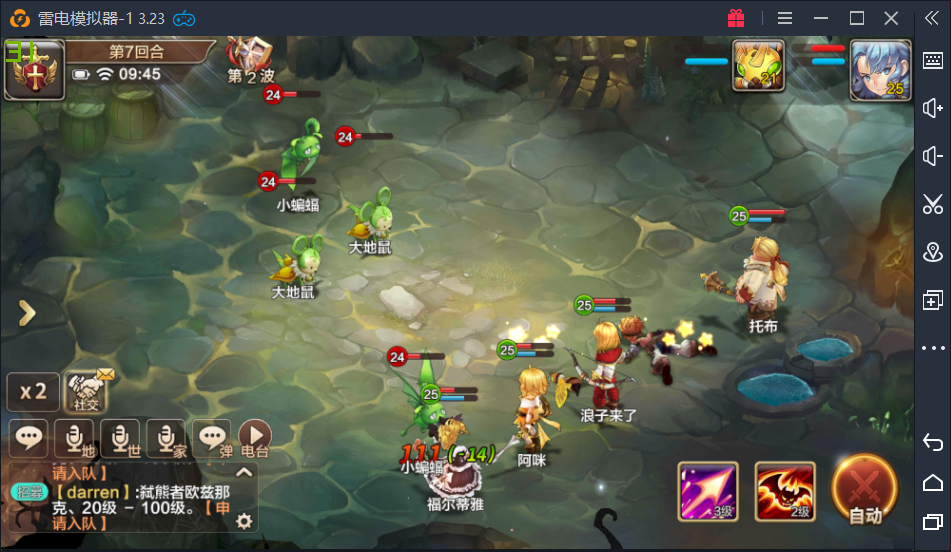The width and height of the screenshot is (951, 552).
Task: Cast the flaming bat skill
Action: [x=785, y=491]
